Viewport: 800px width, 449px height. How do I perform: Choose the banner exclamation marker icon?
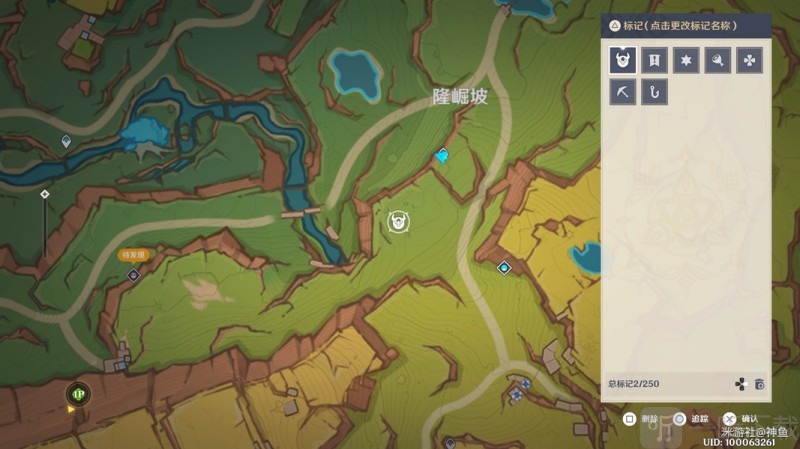[x=654, y=61]
